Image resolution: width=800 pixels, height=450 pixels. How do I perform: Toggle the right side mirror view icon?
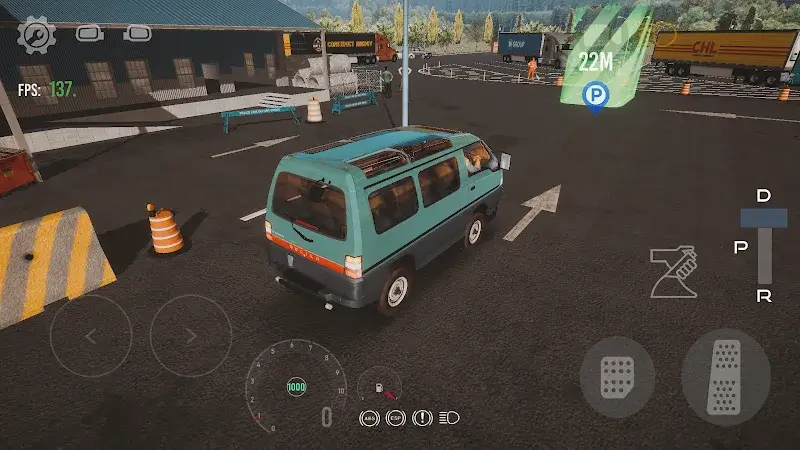(138, 33)
